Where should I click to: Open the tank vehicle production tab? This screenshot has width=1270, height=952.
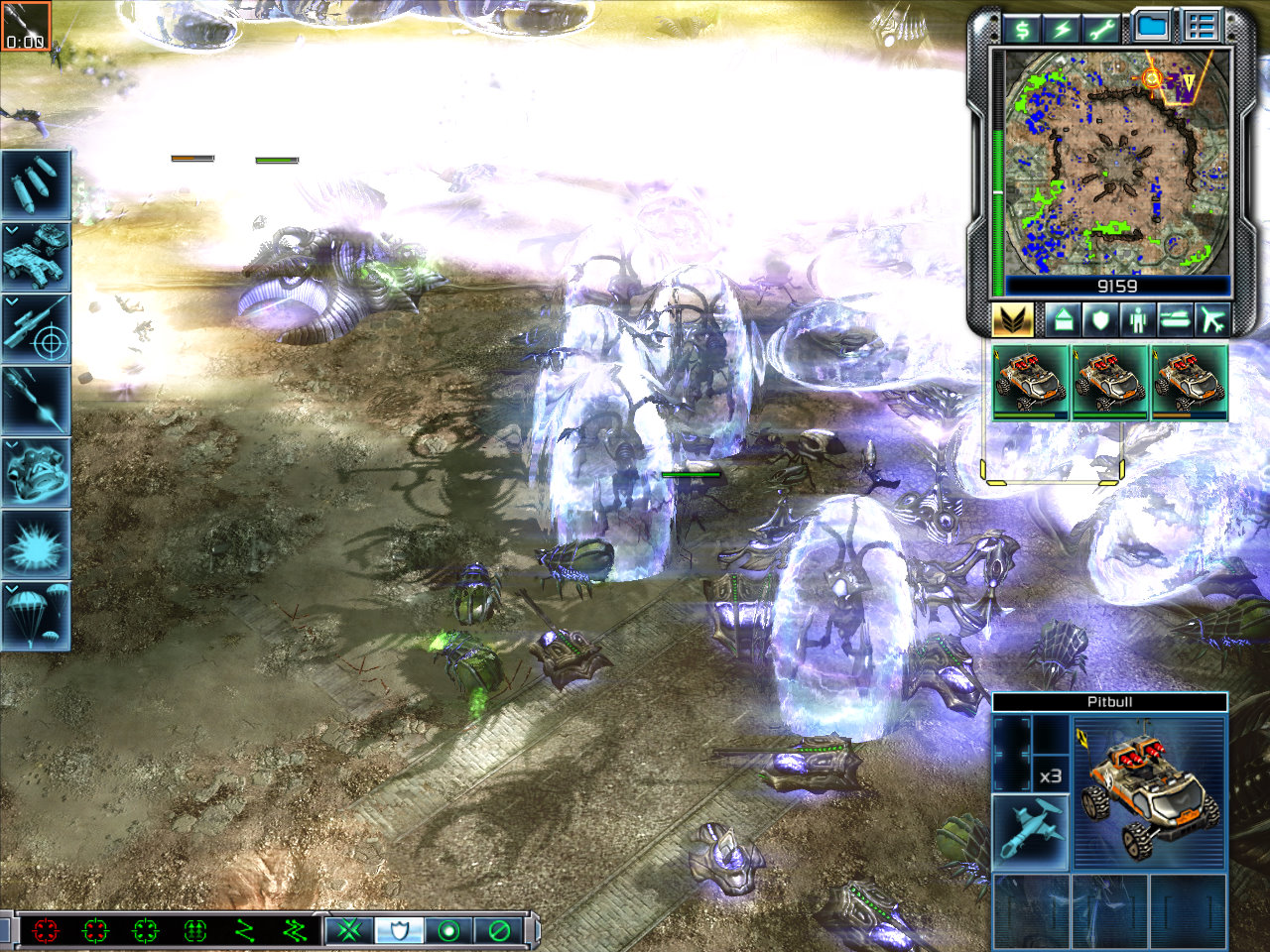[x=1175, y=320]
